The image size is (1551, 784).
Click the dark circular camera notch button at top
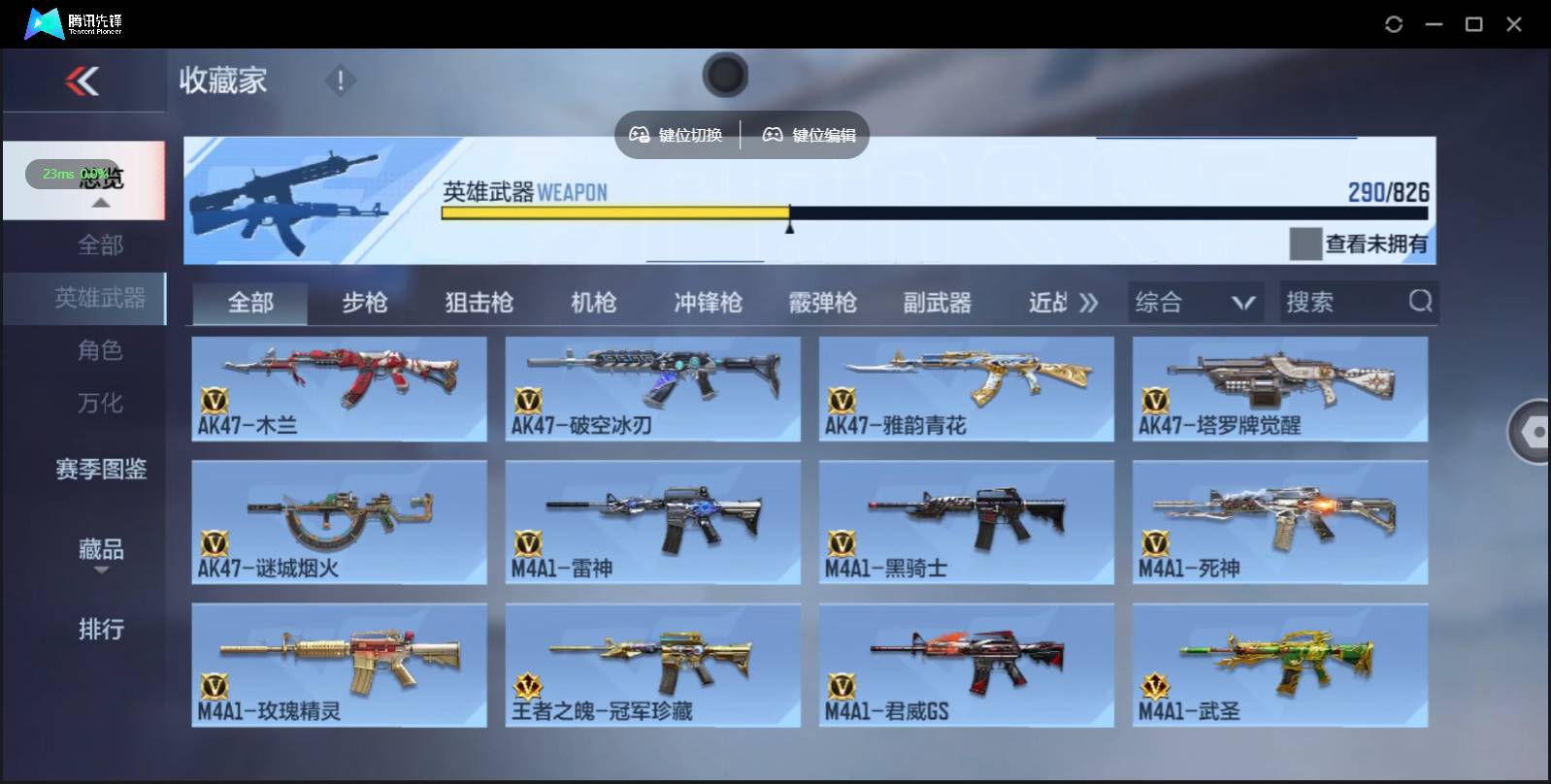(725, 74)
